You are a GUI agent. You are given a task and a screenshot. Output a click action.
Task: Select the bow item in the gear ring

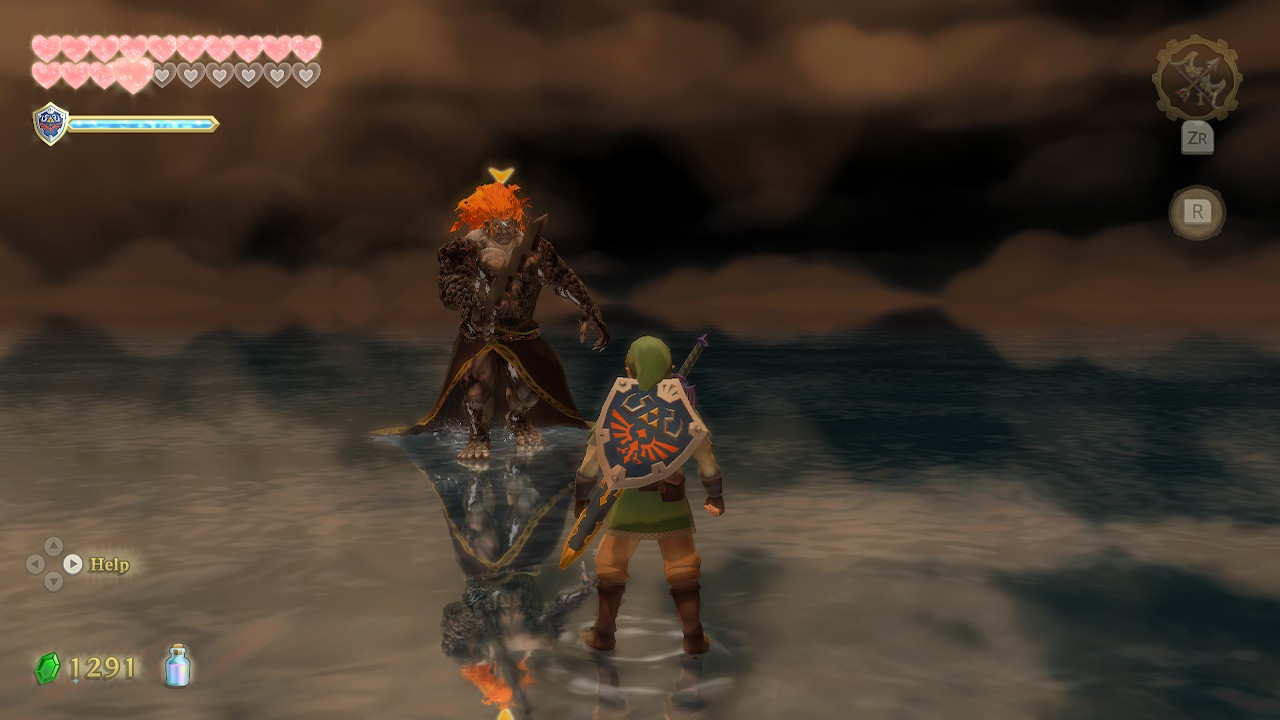[1197, 79]
